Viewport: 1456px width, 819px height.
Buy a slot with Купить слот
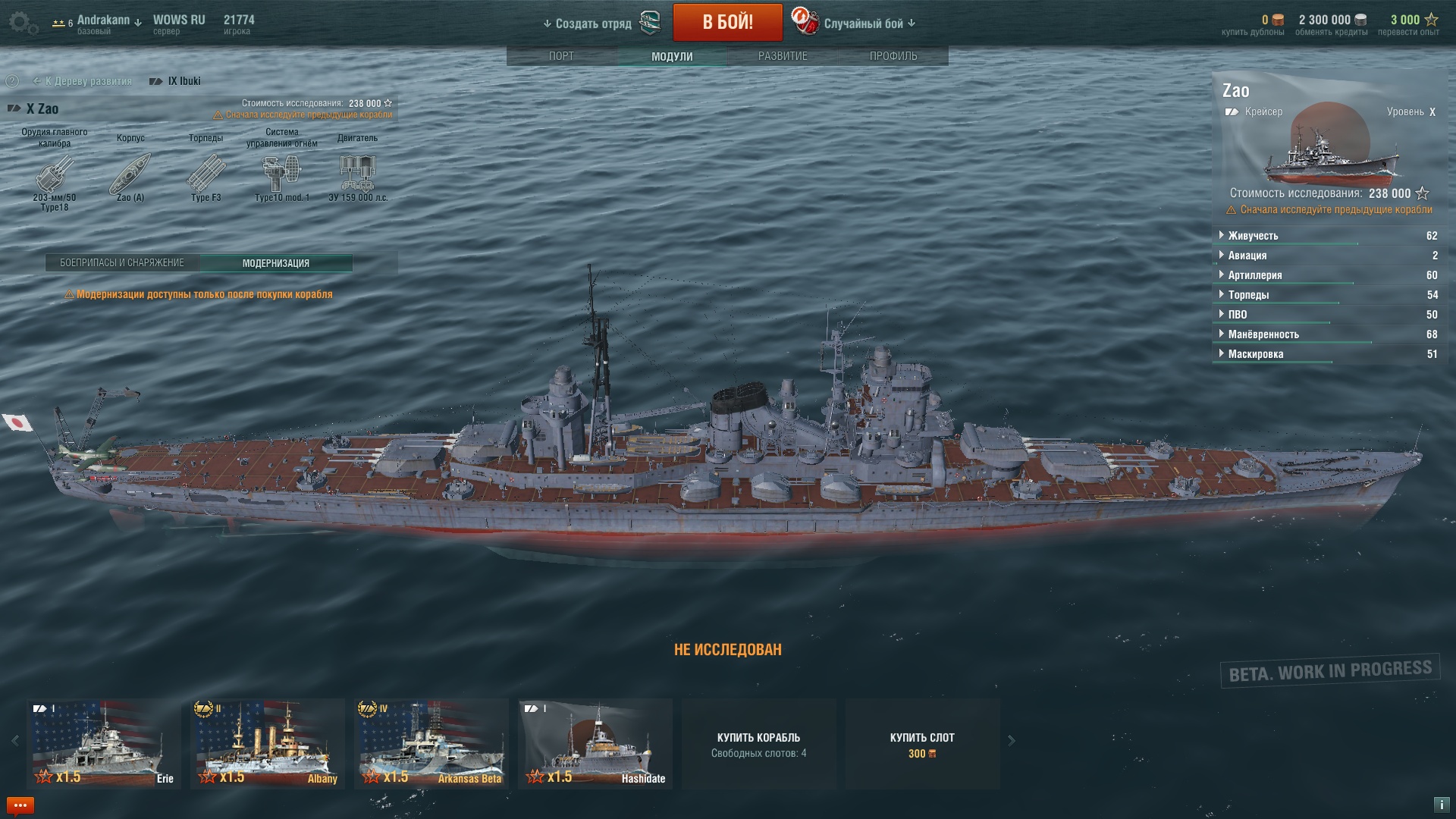pyautogui.click(x=922, y=744)
